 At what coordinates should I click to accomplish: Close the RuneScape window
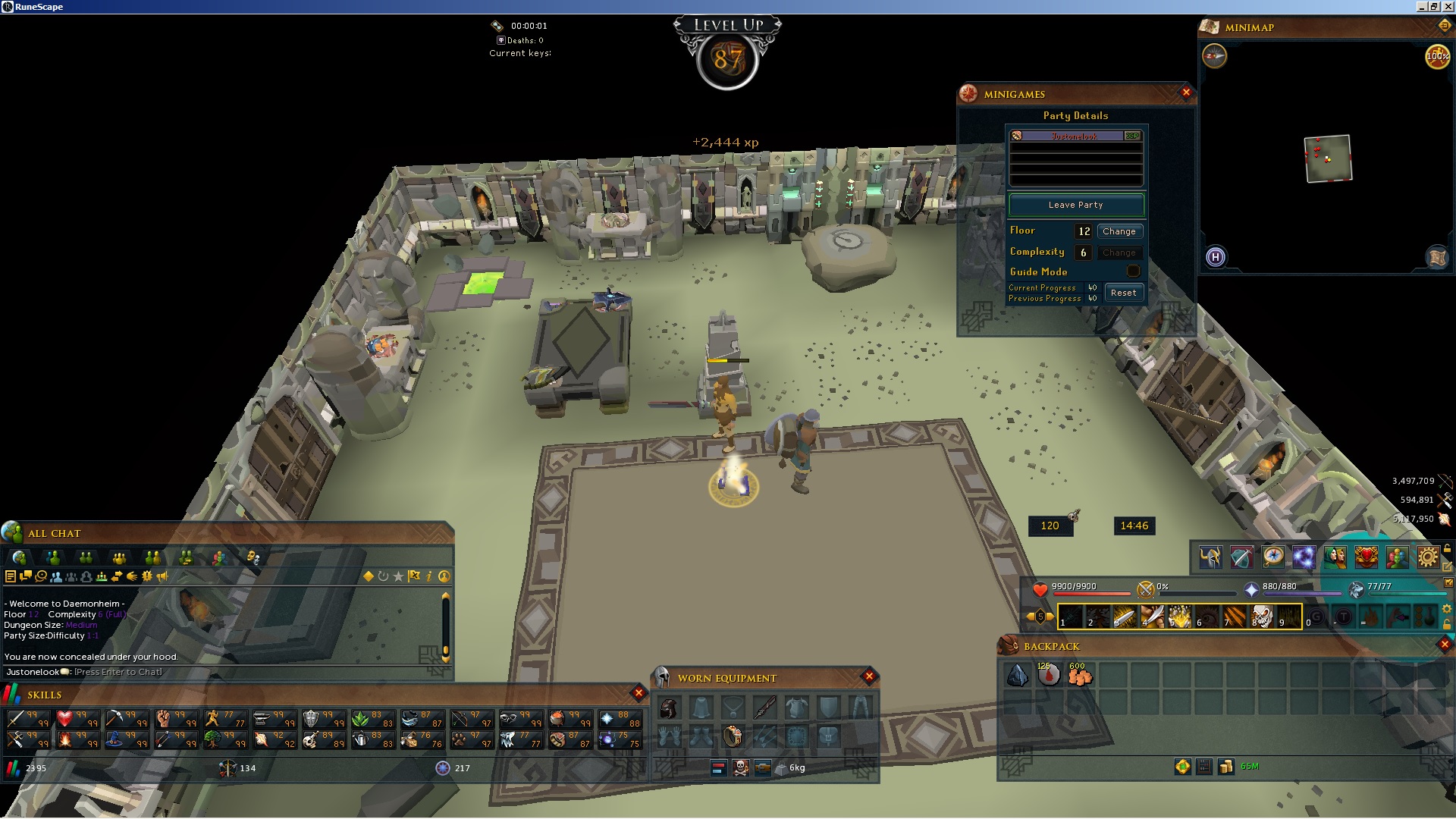(x=1447, y=7)
